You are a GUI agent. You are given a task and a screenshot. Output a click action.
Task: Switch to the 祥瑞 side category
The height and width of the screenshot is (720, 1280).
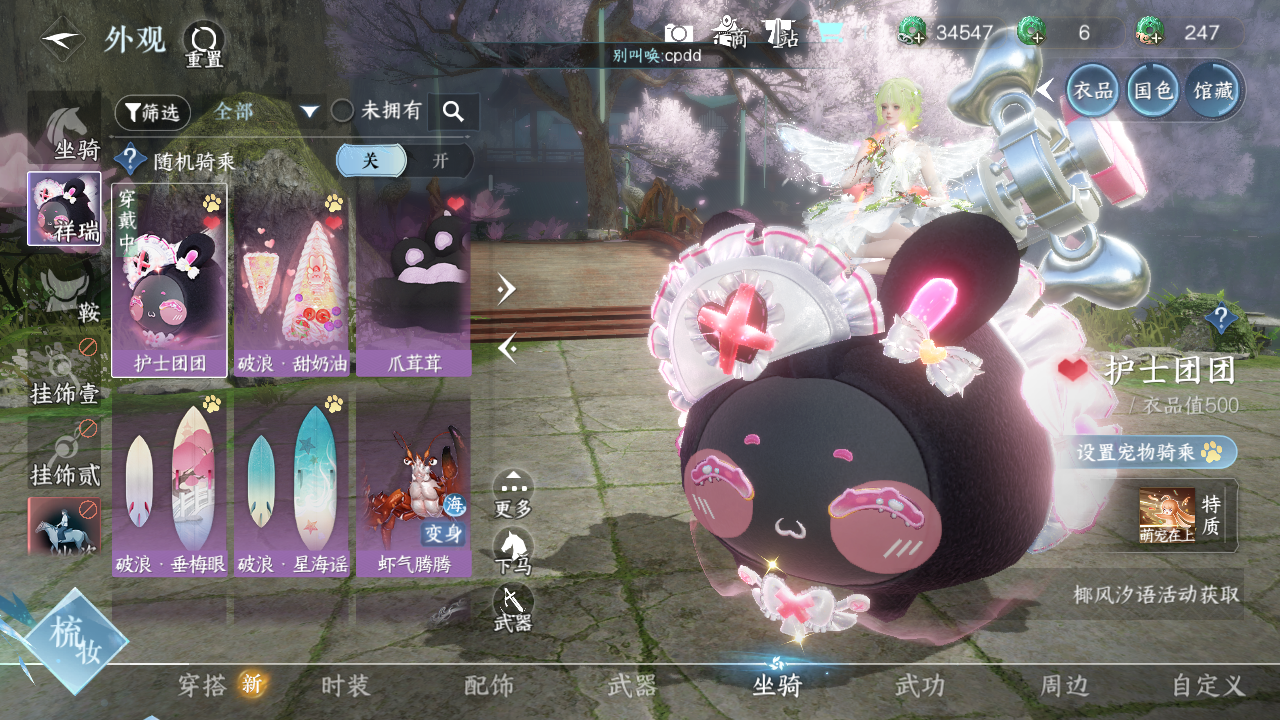click(x=64, y=208)
